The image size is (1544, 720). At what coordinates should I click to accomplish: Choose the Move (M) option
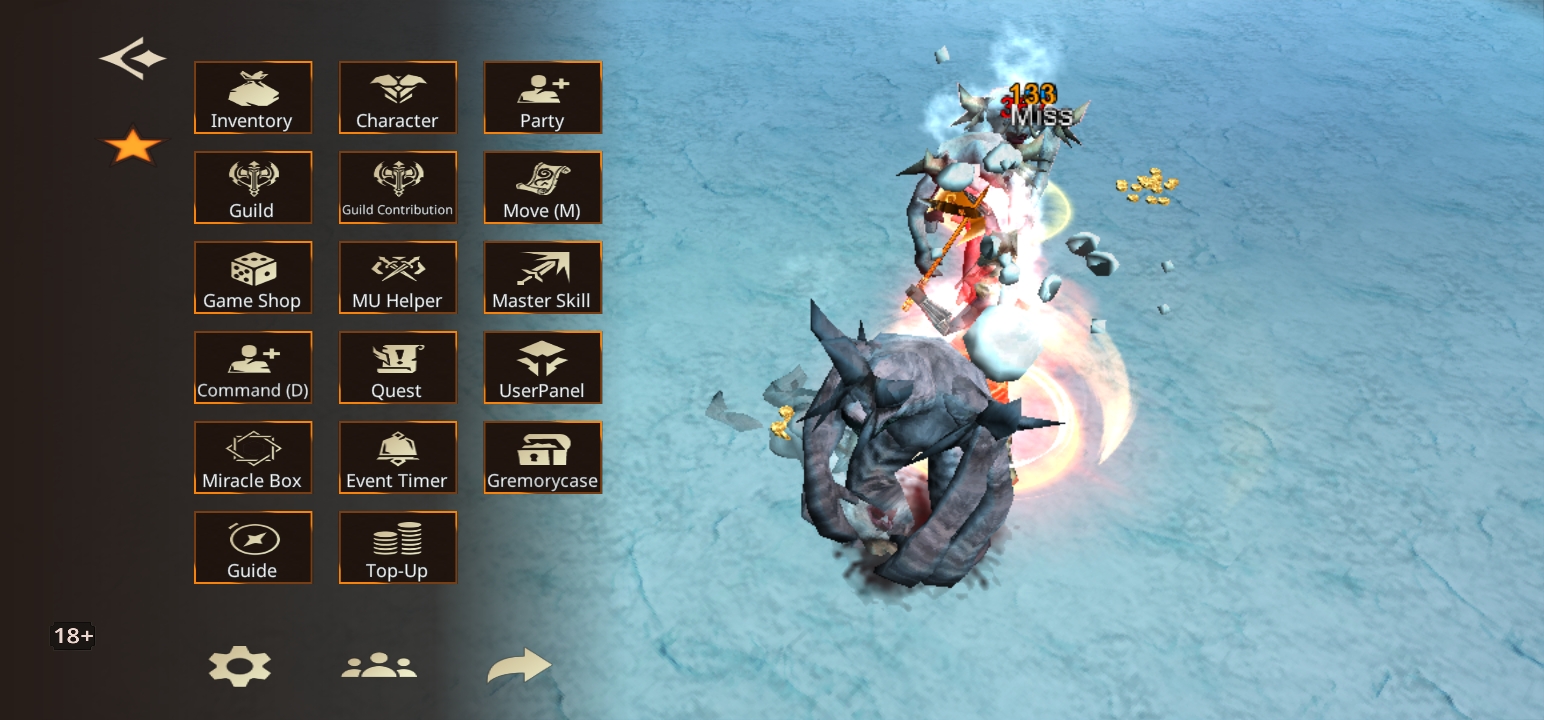[x=542, y=187]
